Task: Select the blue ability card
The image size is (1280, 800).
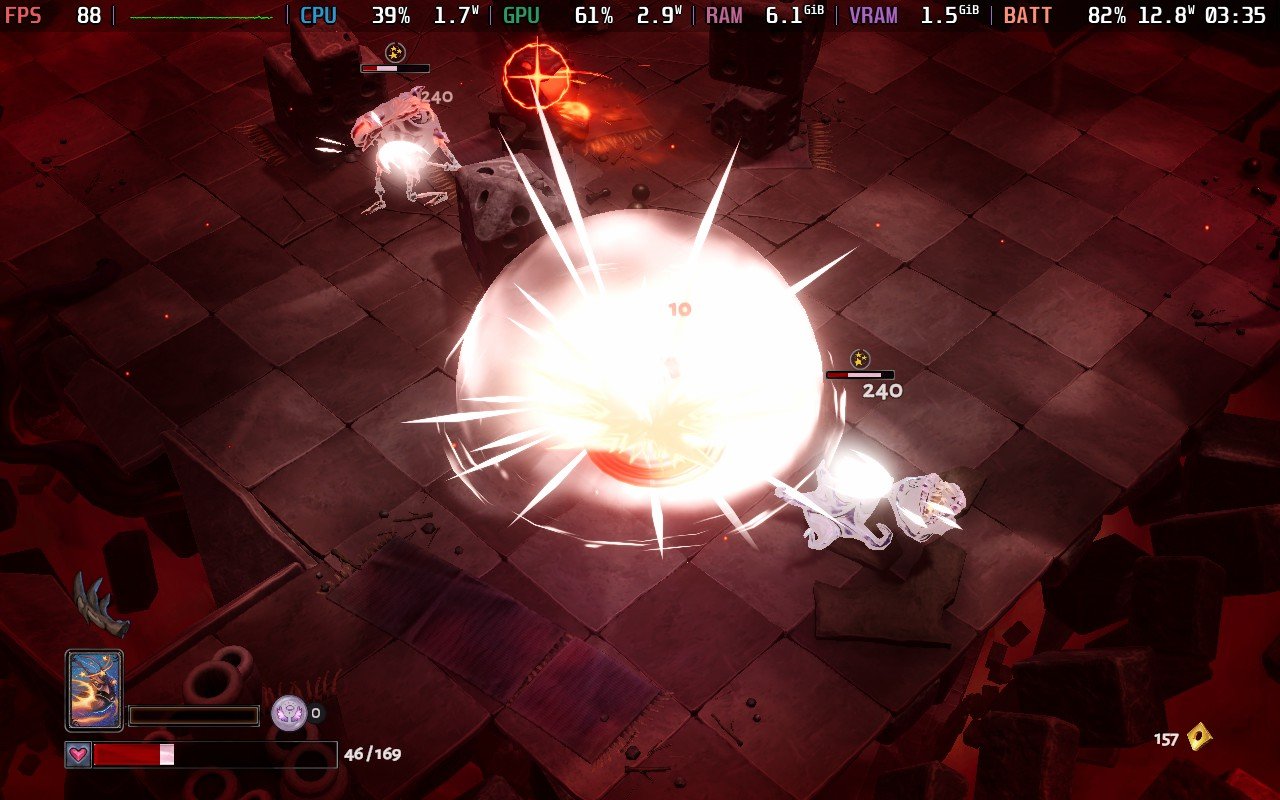Action: (x=94, y=689)
